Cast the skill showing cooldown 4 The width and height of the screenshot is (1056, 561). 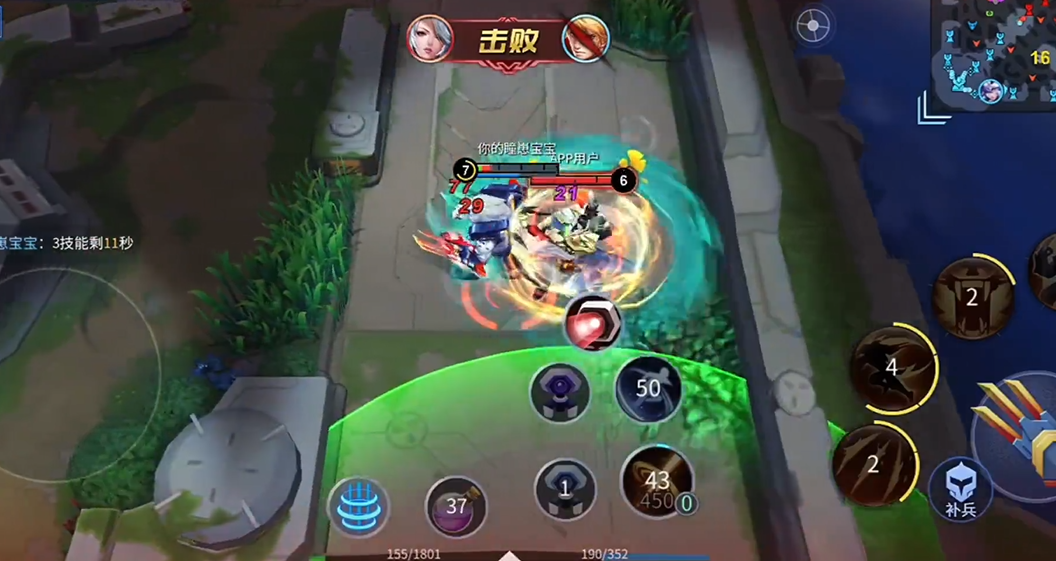pos(891,366)
